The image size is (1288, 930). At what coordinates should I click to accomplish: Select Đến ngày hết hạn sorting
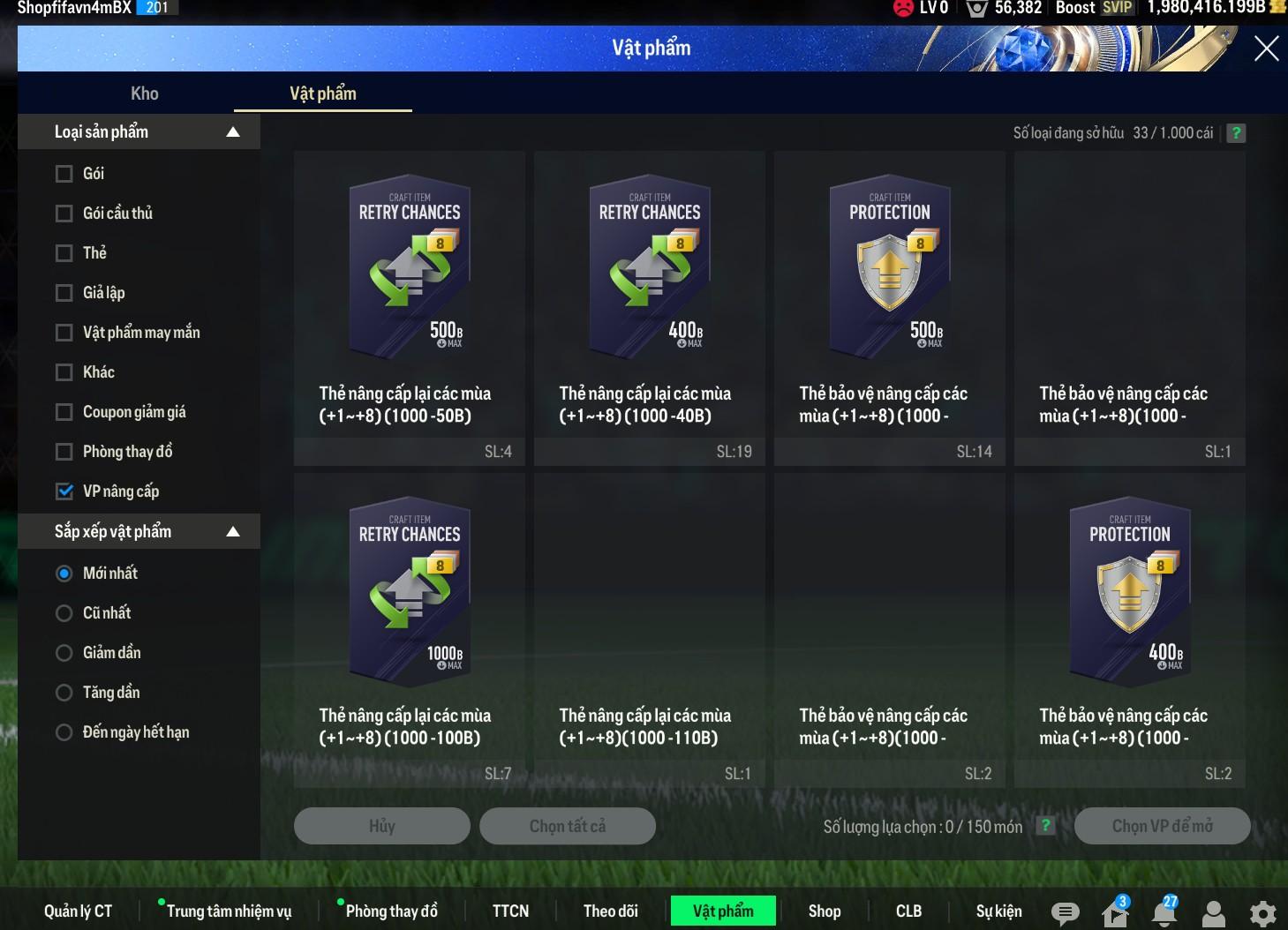(64, 732)
